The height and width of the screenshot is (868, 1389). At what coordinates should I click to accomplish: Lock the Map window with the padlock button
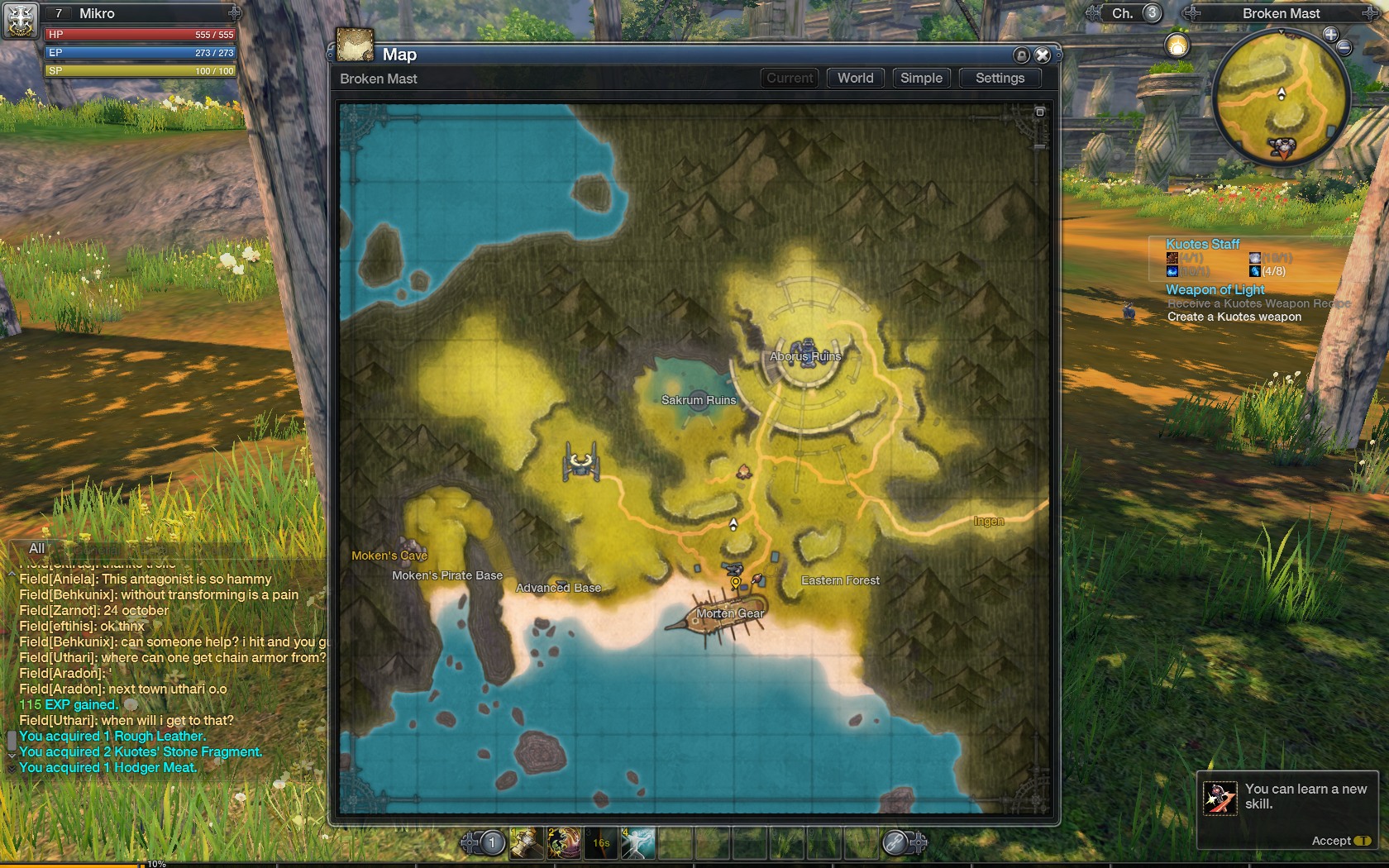[1022, 55]
